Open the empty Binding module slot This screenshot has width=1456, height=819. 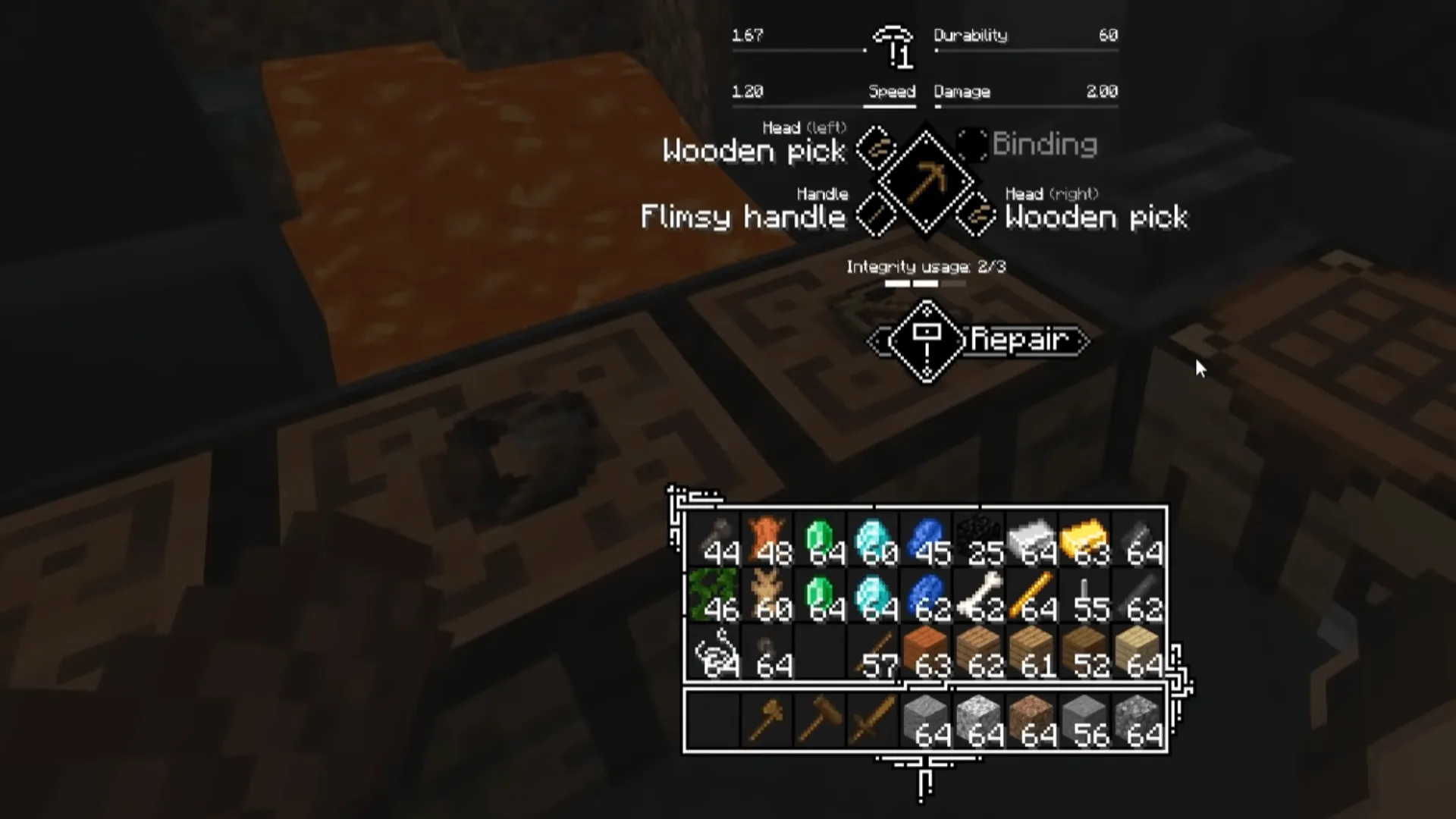coord(973,146)
